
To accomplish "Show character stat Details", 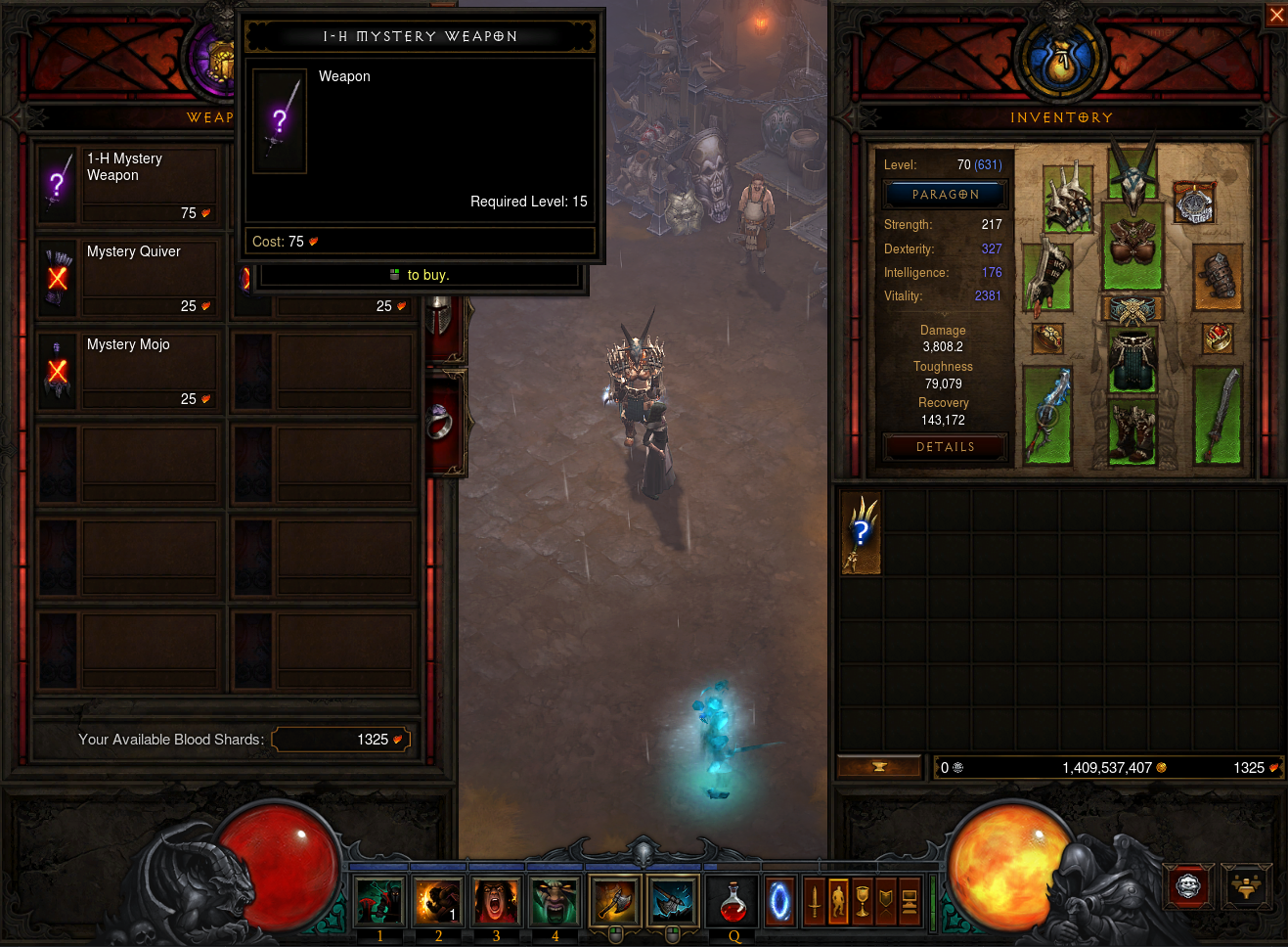I will pos(945,447).
